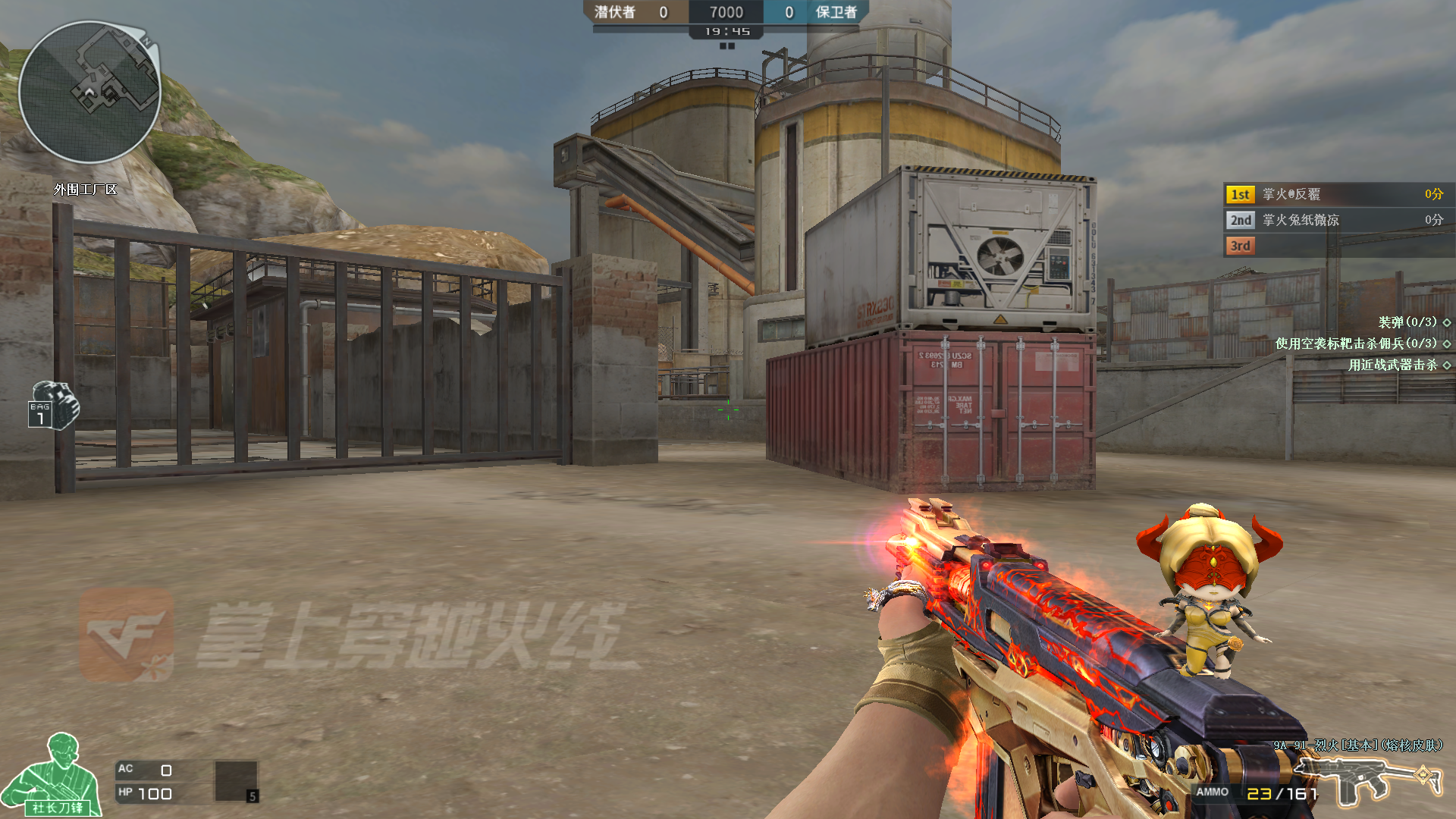
Task: Click the circular minimap
Action: [89, 93]
